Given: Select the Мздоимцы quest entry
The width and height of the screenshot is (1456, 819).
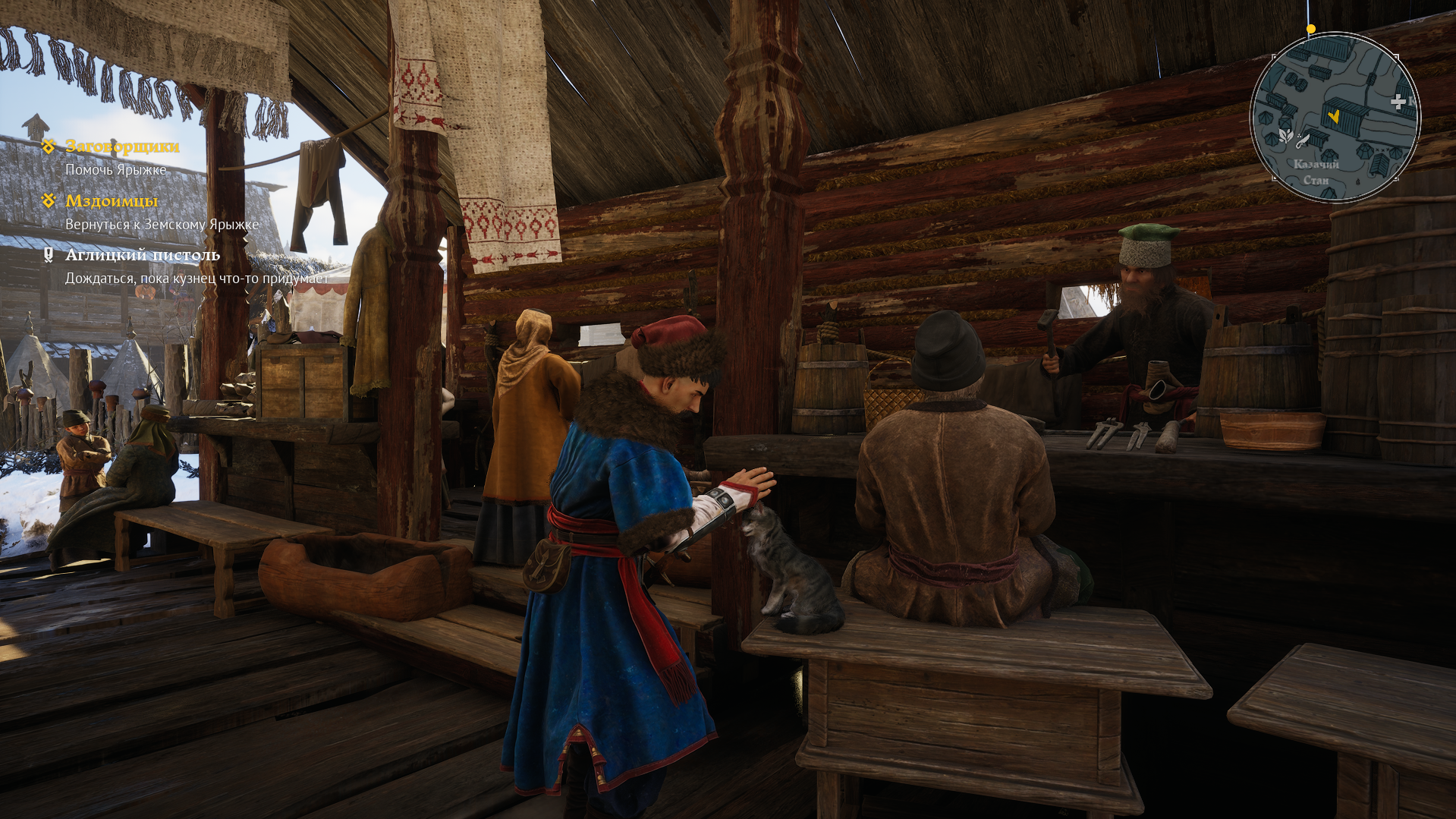Looking at the screenshot, I should 112,200.
